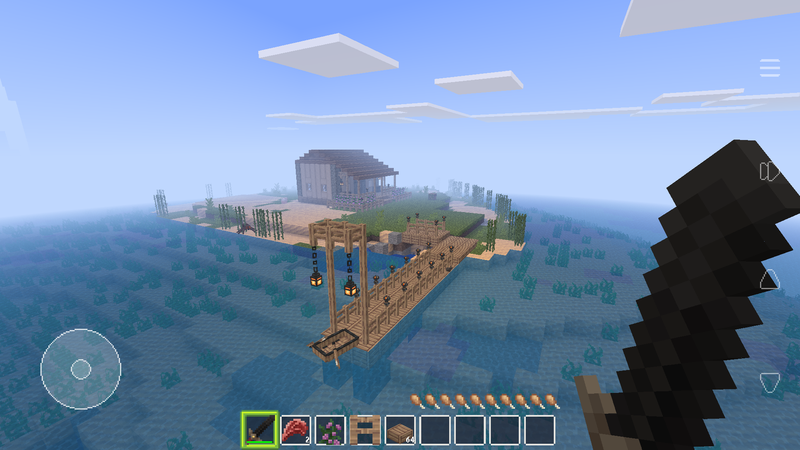Choose the raw meat hotbar slot
The image size is (800, 450).
(295, 430)
